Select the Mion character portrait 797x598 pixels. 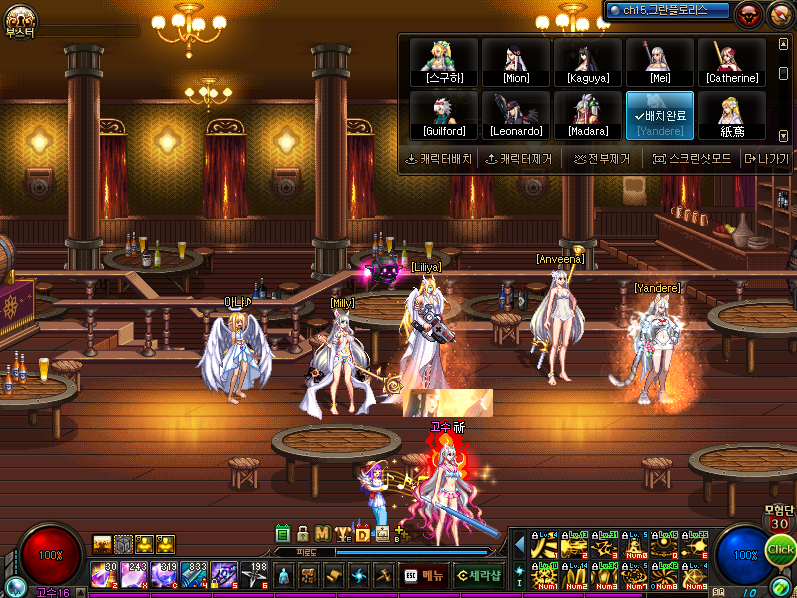point(516,62)
